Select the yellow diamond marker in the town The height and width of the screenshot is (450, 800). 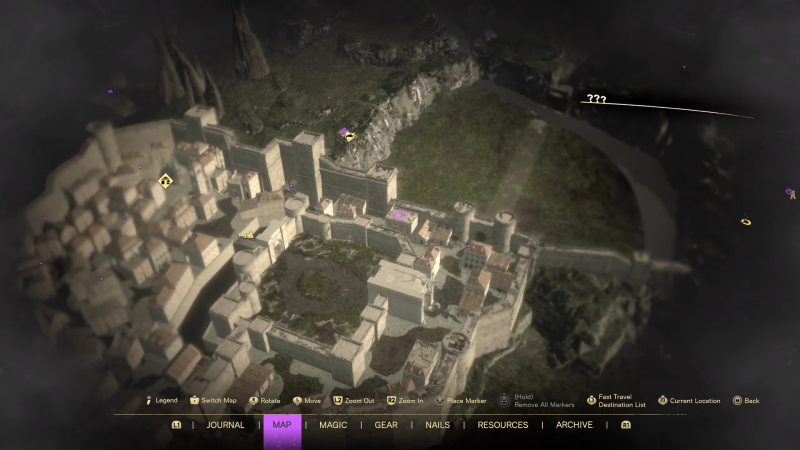166,181
